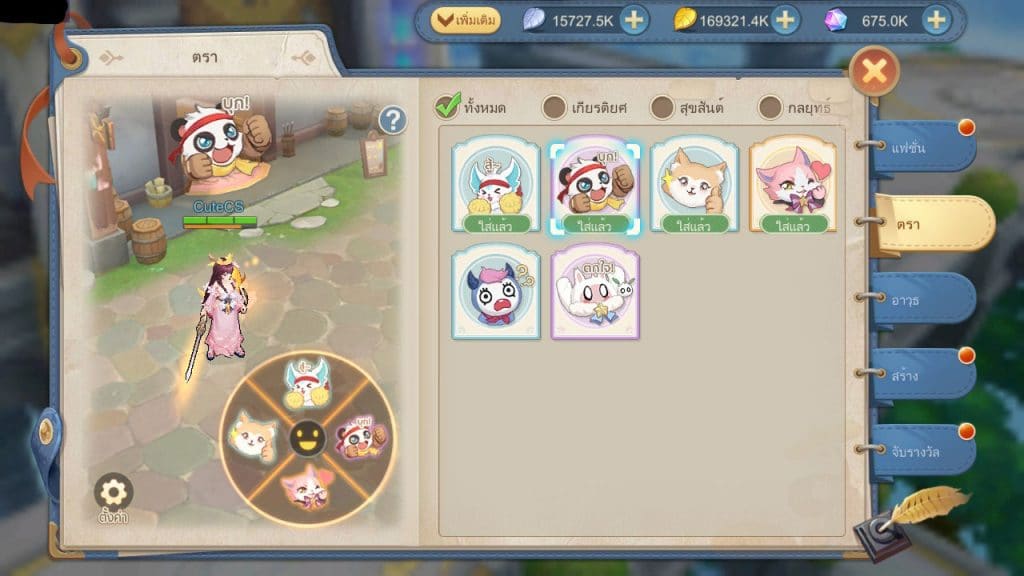Pick the orange shiba cat sticker
This screenshot has width=1024, height=576.
coord(694,186)
